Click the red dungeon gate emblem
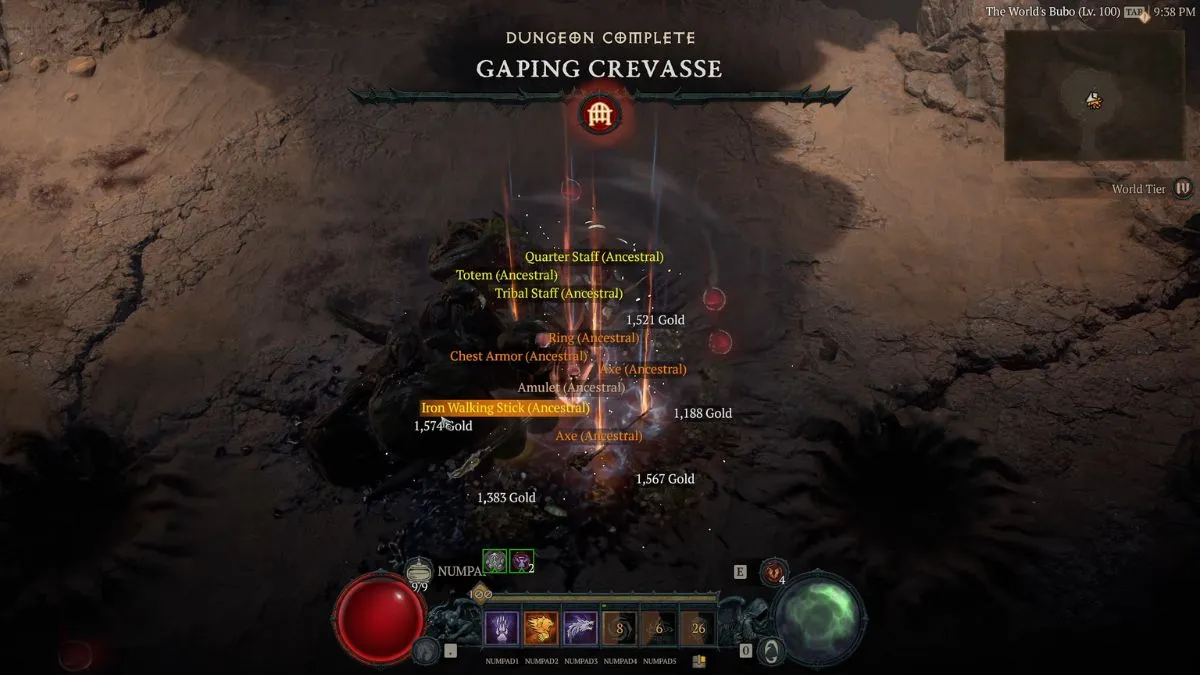1200x675 pixels. click(x=600, y=115)
